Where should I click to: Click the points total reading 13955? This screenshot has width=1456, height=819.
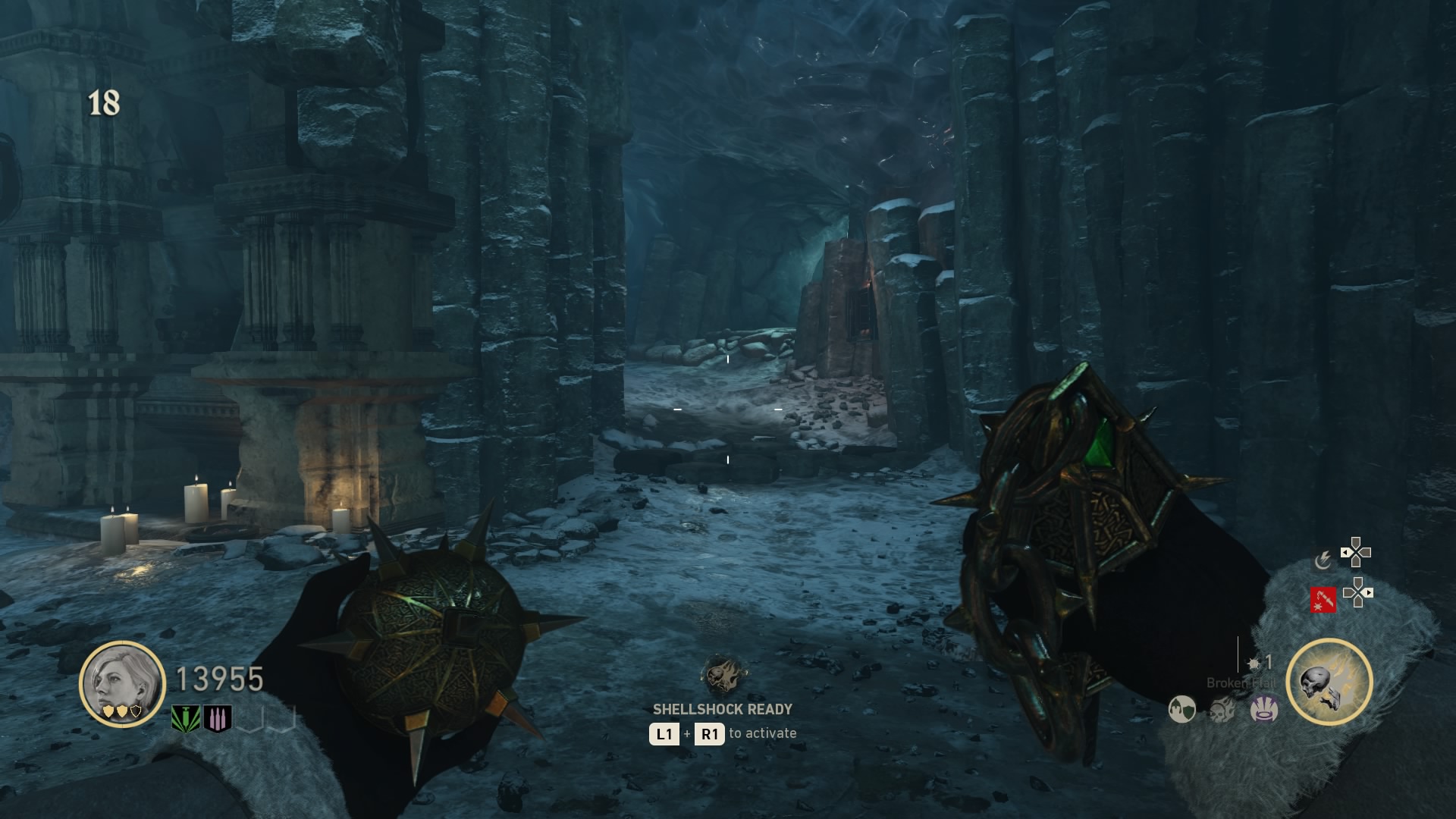pos(218,679)
